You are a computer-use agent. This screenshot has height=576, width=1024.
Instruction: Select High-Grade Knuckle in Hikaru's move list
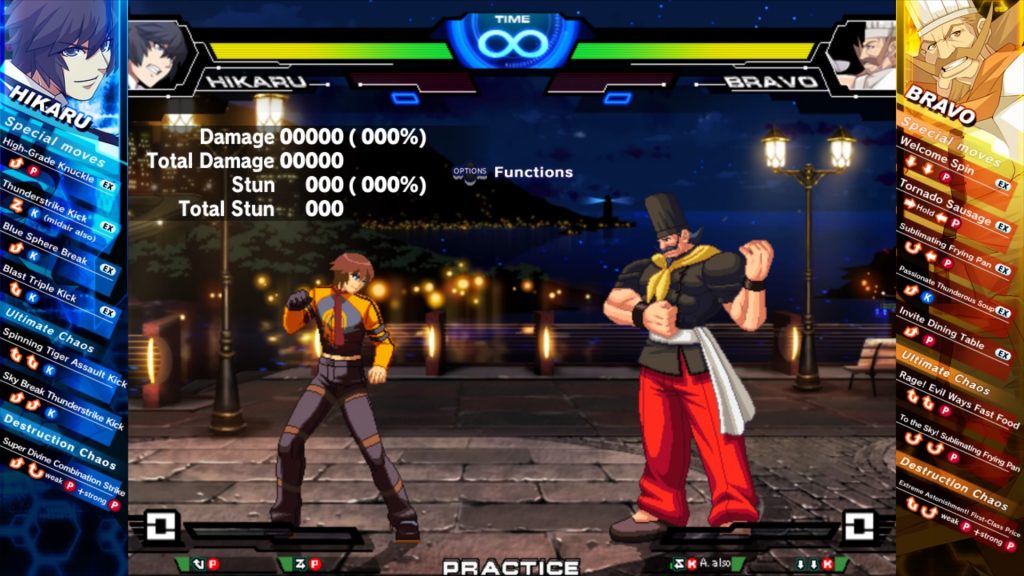coord(50,161)
